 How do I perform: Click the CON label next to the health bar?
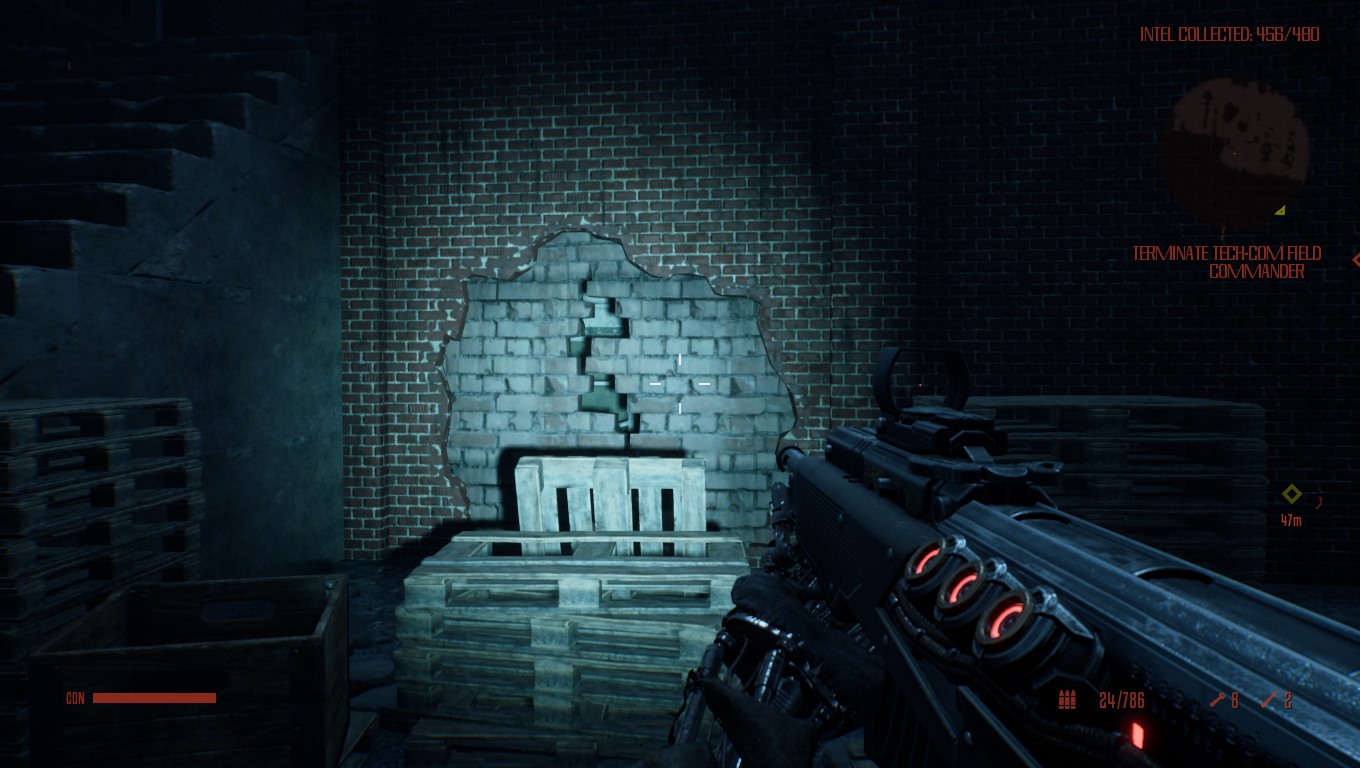click(x=75, y=698)
